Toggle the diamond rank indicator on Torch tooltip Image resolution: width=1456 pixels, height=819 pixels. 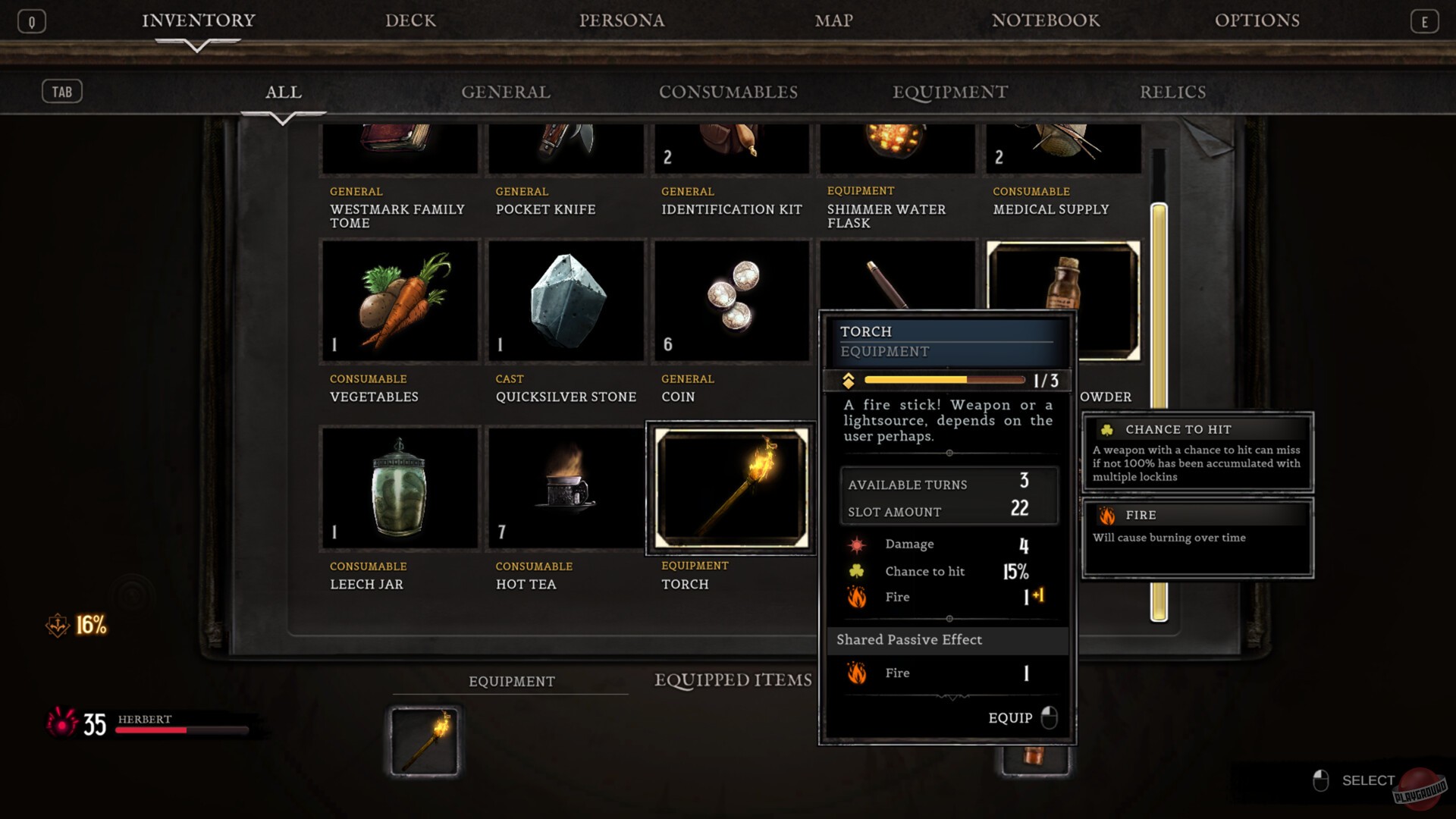848,380
